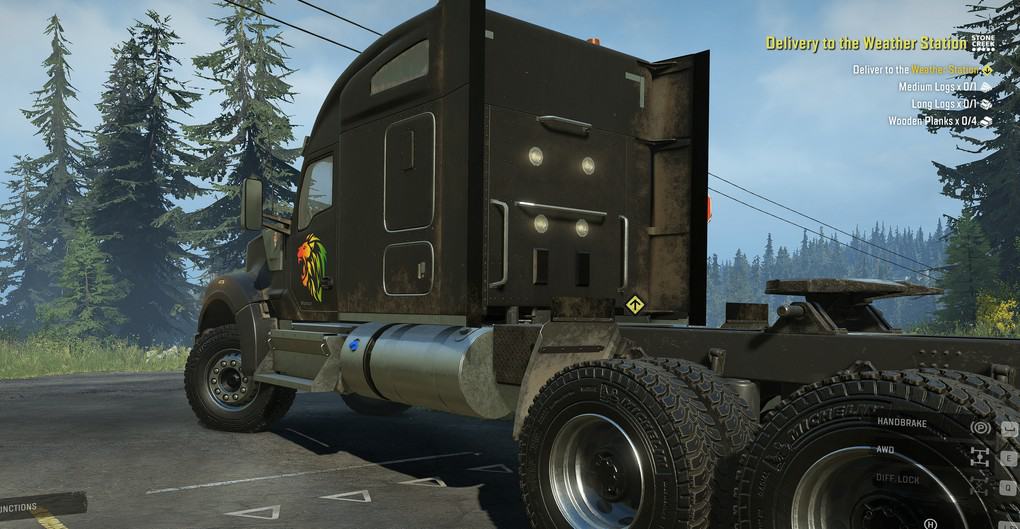Click the Deliver to the Weather Station step
Screen dimensions: 1020x529
point(915,70)
